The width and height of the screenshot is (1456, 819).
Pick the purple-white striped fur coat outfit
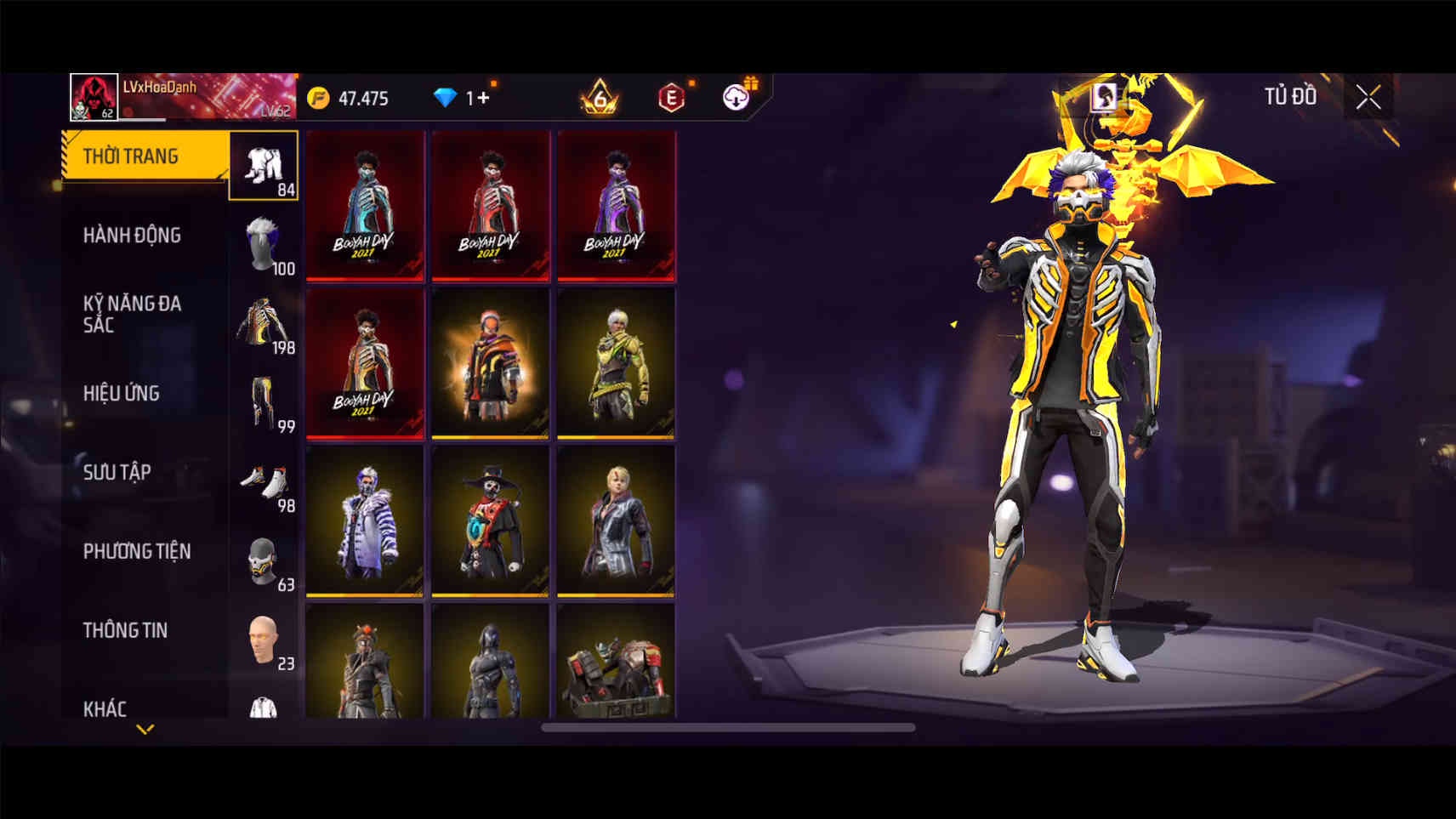[x=365, y=520]
